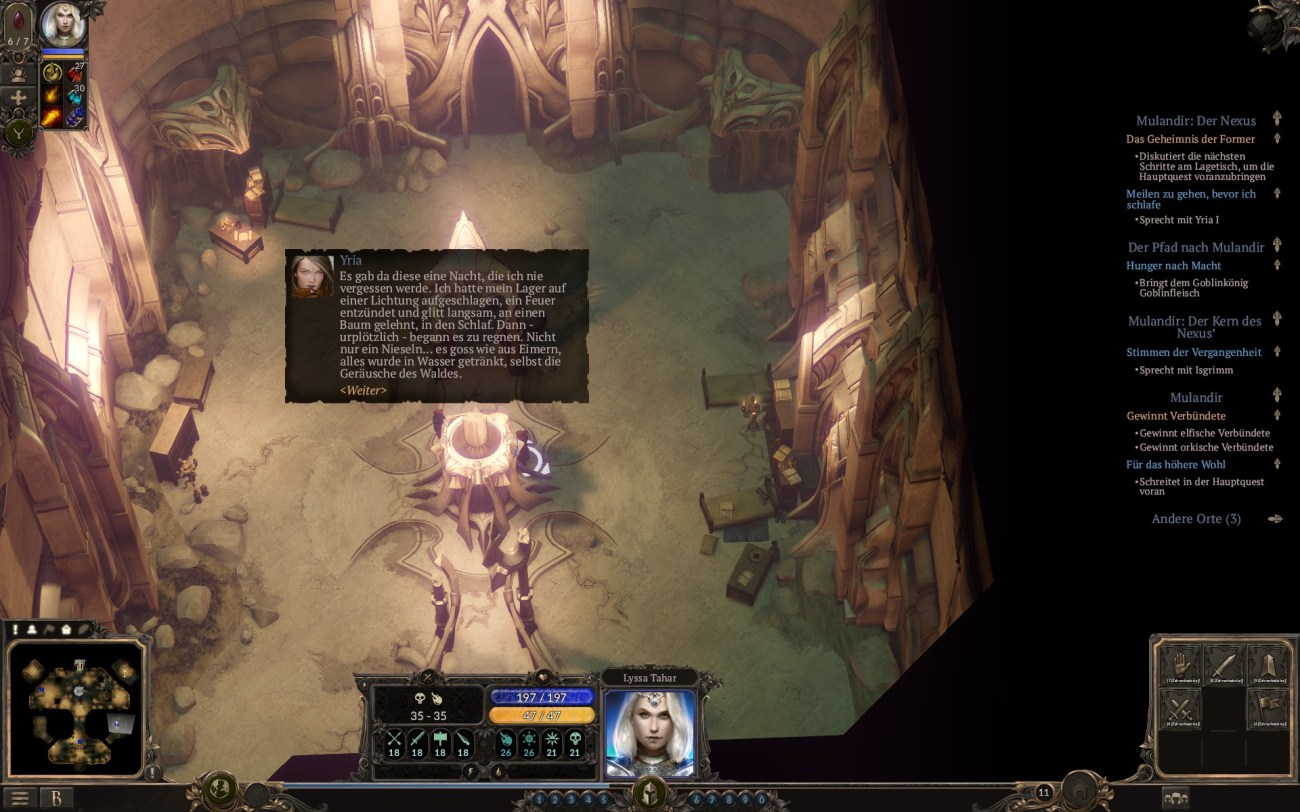Open the main menu with three-lines button
Viewport: 1300px width, 812px height.
[x=21, y=798]
